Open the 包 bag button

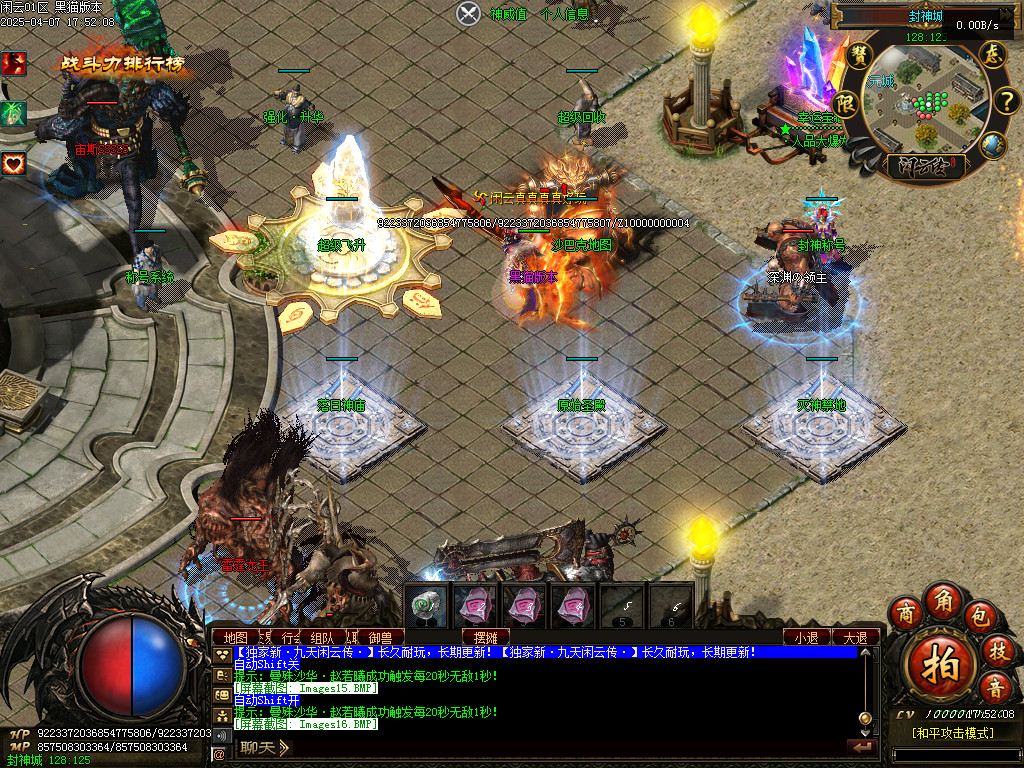tap(980, 614)
